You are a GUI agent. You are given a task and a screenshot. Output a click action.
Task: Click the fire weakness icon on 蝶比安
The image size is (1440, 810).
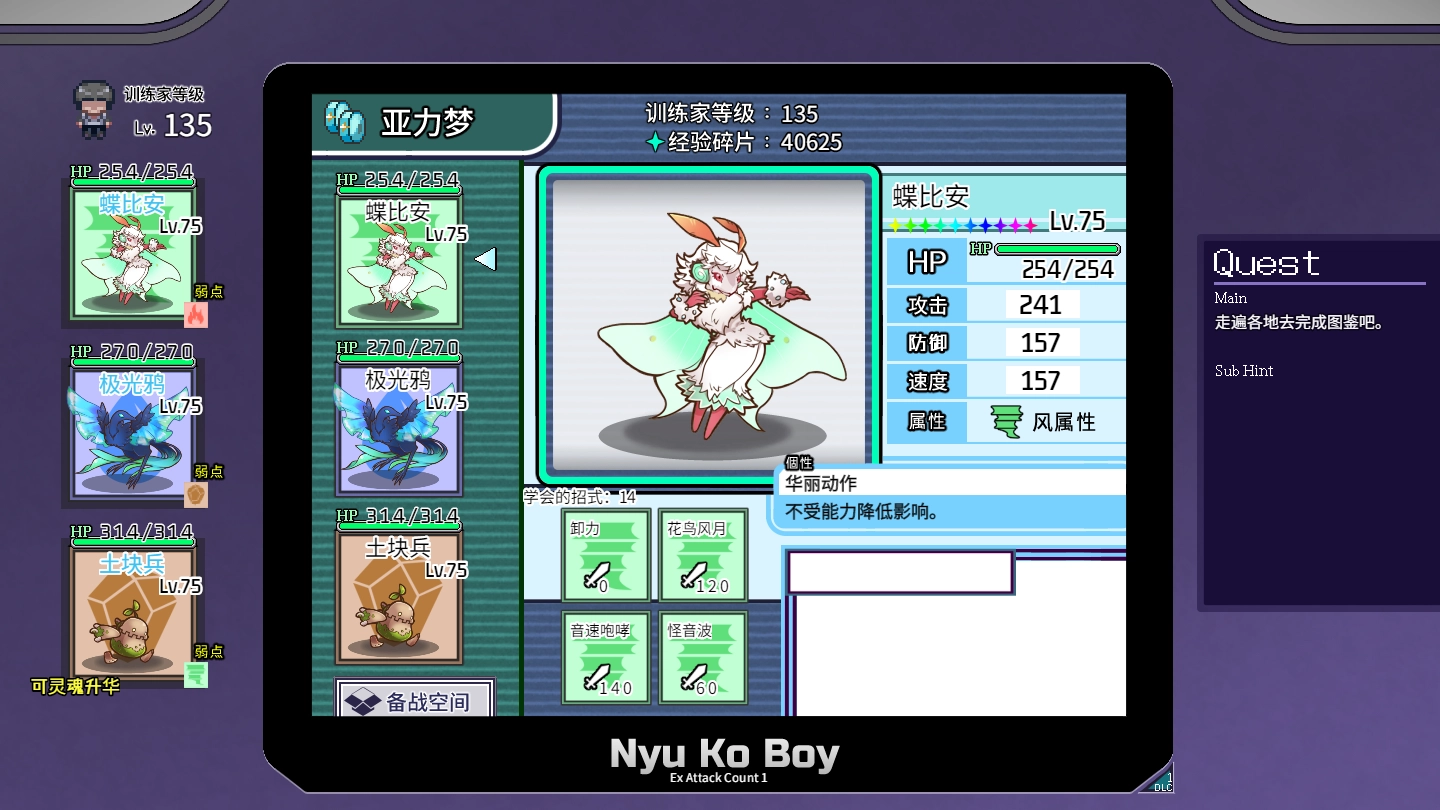point(196,314)
